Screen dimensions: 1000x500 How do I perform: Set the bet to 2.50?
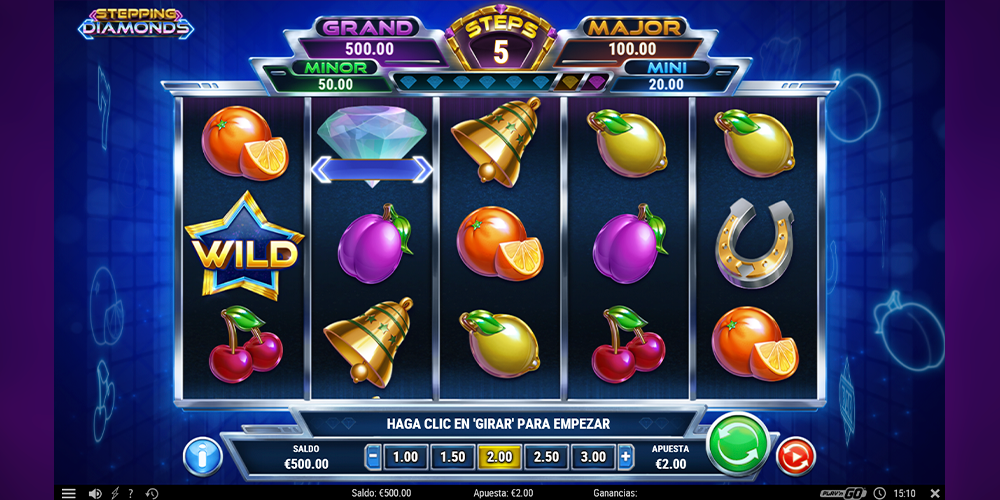(x=546, y=457)
